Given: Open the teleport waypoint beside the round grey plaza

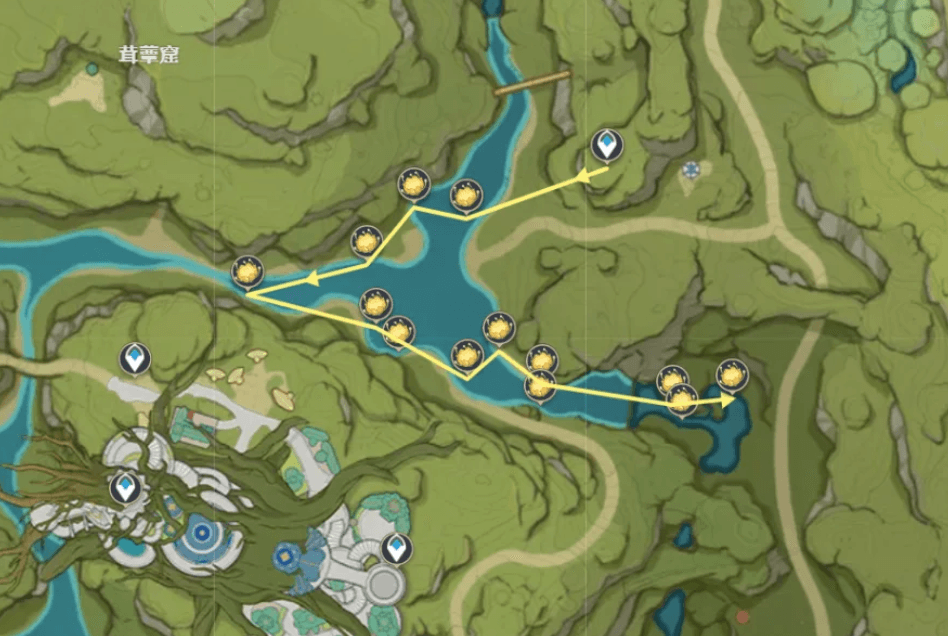Looking at the screenshot, I should pos(397,549).
